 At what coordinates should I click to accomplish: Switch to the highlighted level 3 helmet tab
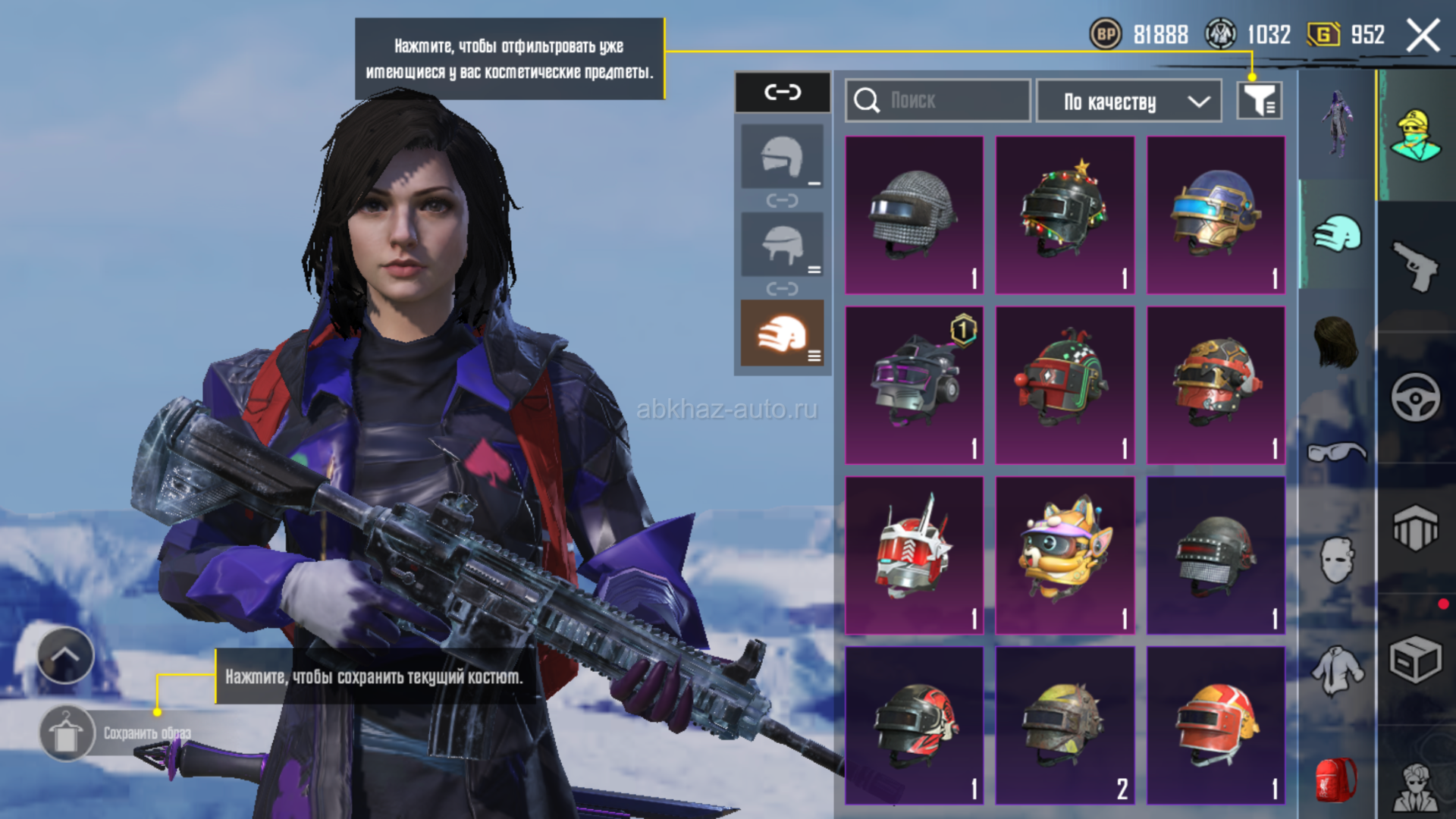pos(782,333)
